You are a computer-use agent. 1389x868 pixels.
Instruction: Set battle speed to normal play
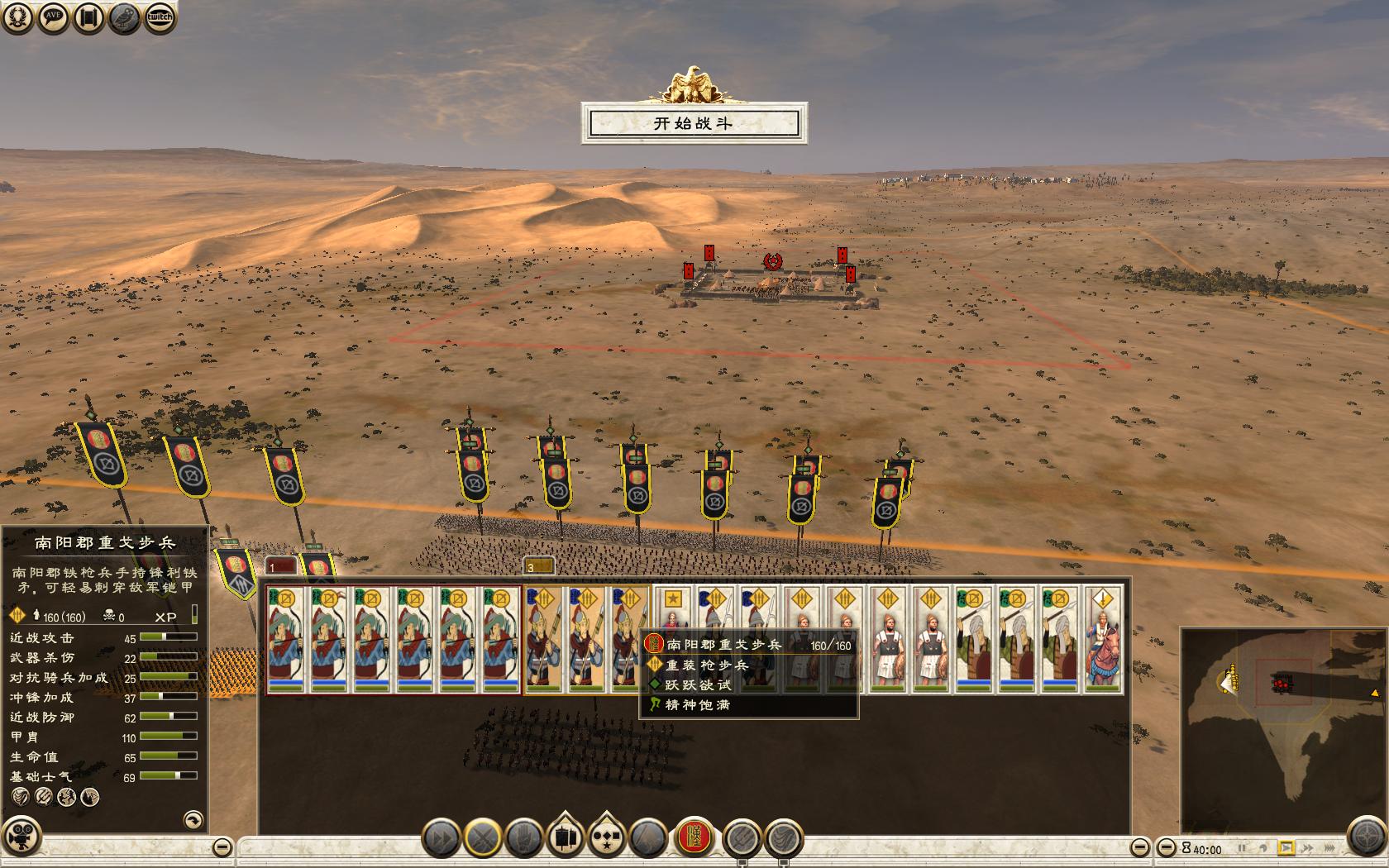click(1286, 848)
